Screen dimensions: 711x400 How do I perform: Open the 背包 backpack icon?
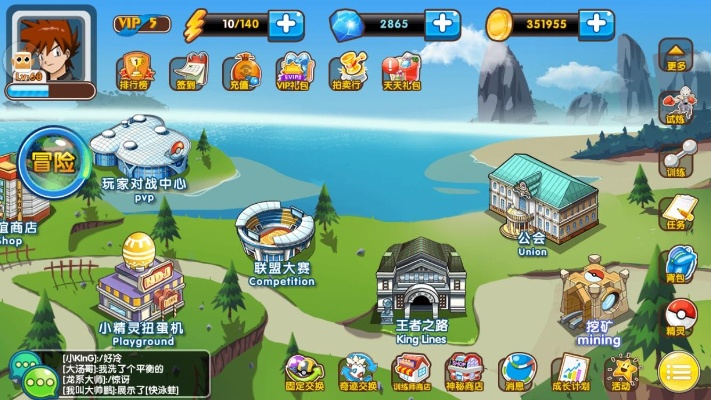point(678,262)
